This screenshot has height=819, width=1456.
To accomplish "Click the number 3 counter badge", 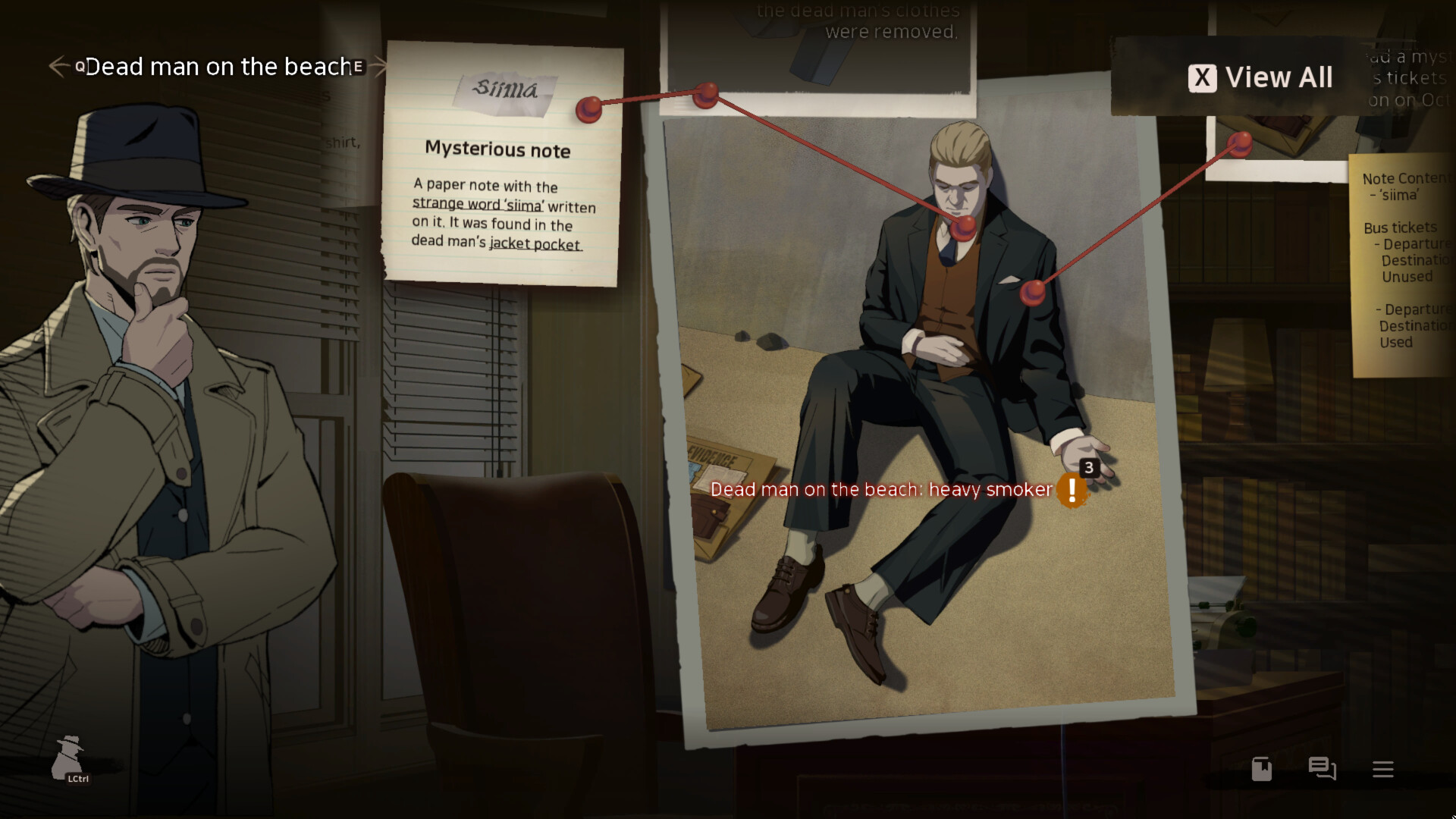I will (1089, 468).
